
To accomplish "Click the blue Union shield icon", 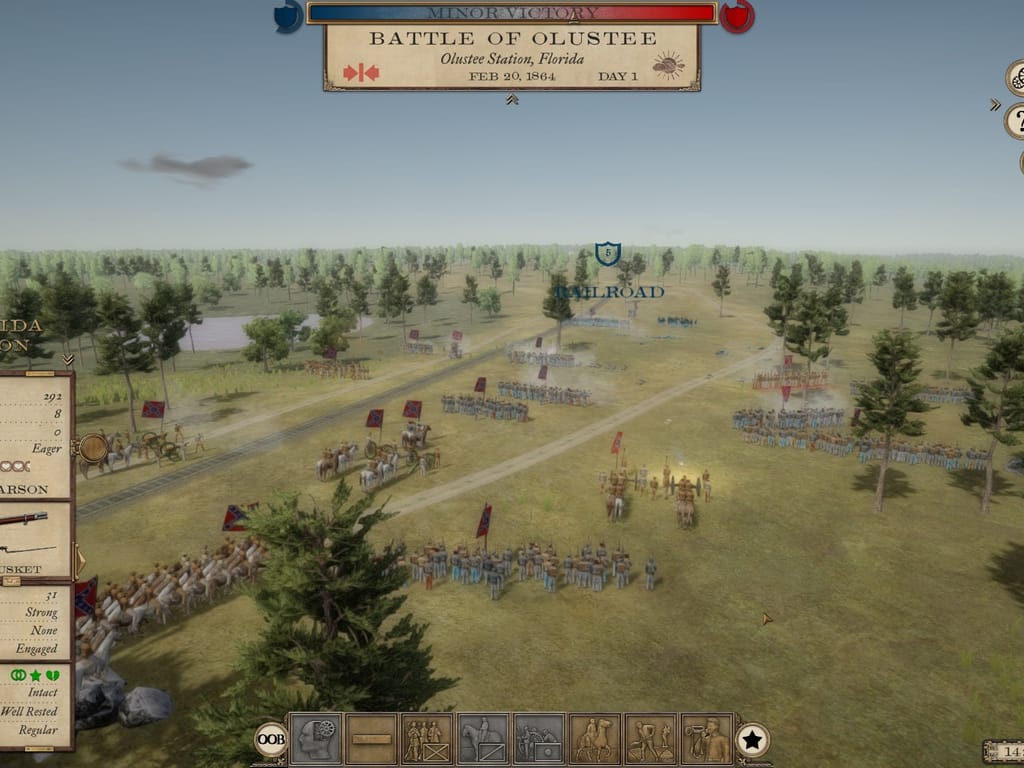I will (x=288, y=16).
